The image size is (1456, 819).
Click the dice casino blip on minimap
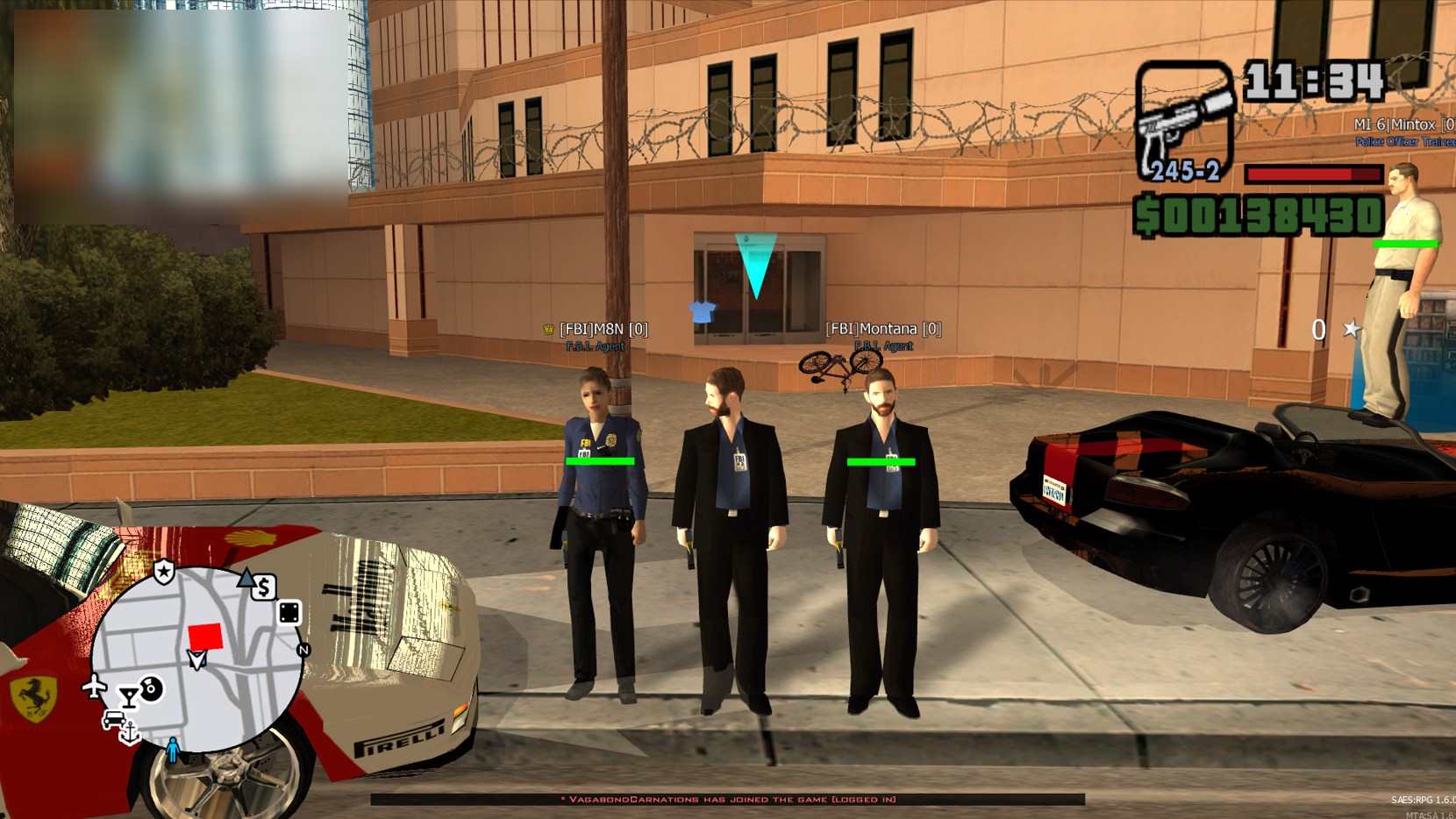pyautogui.click(x=289, y=612)
